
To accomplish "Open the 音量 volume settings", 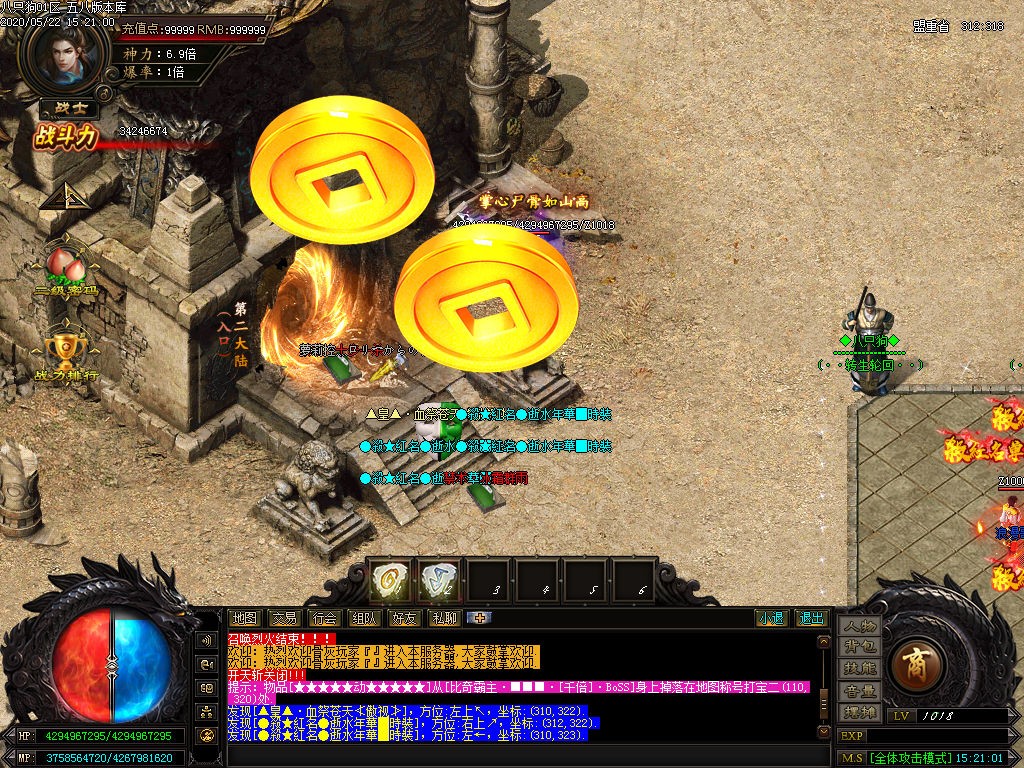I will [859, 691].
